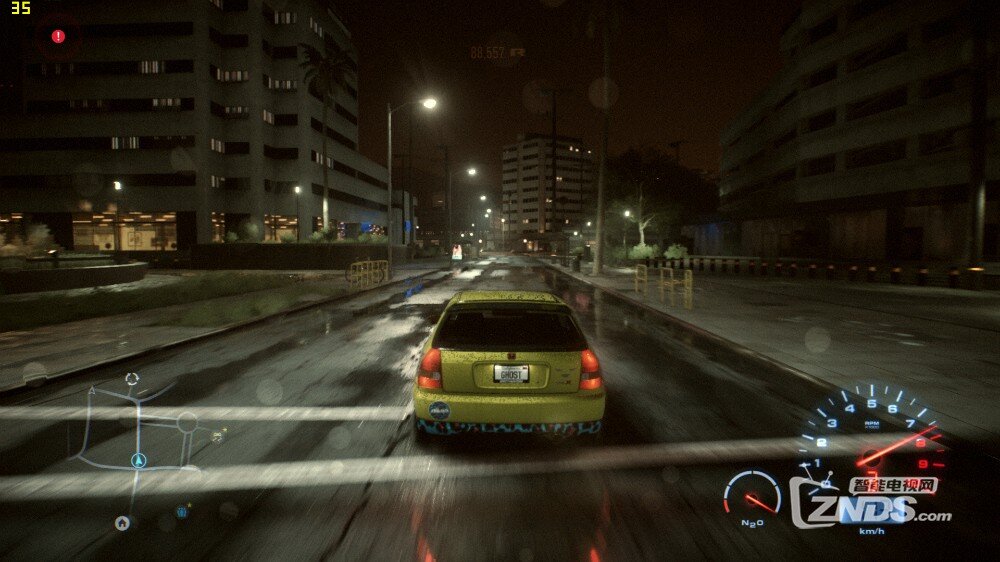Click the garage house marker on minimap
The height and width of the screenshot is (562, 1000).
122,522
